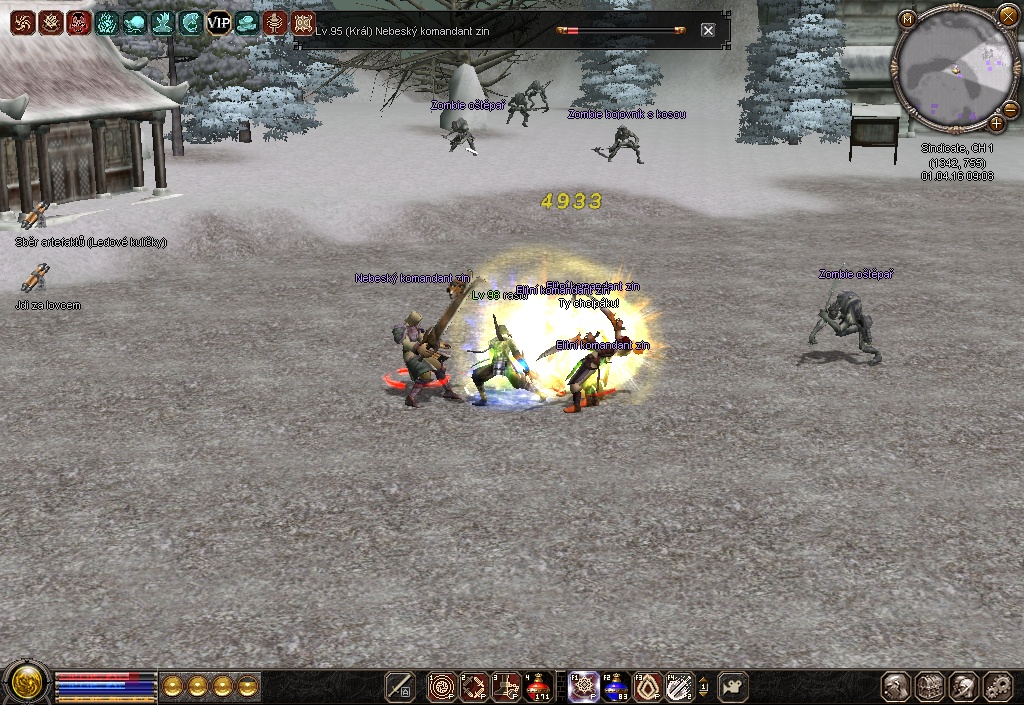
Task: Zoom in the minimap with the plus button
Action: click(996, 124)
